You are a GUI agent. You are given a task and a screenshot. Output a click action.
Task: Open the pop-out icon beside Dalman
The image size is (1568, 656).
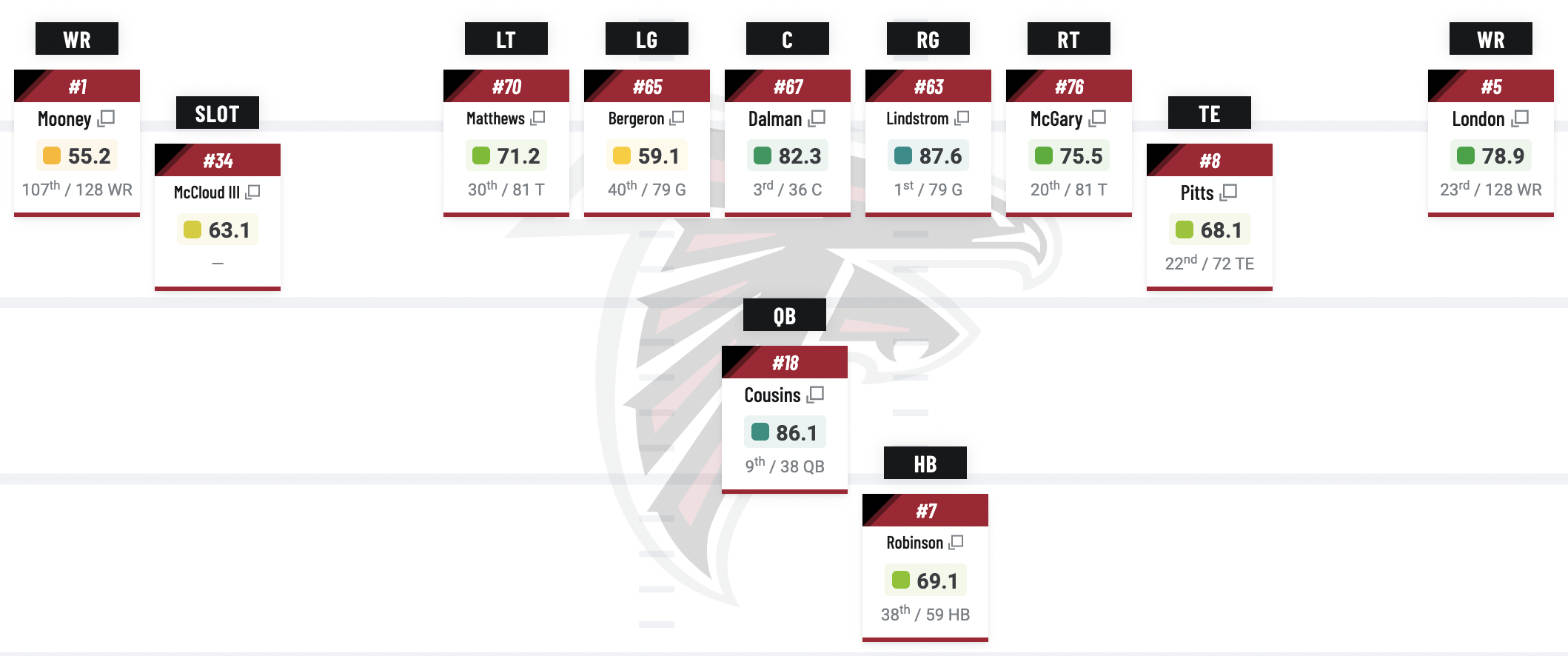[x=817, y=118]
